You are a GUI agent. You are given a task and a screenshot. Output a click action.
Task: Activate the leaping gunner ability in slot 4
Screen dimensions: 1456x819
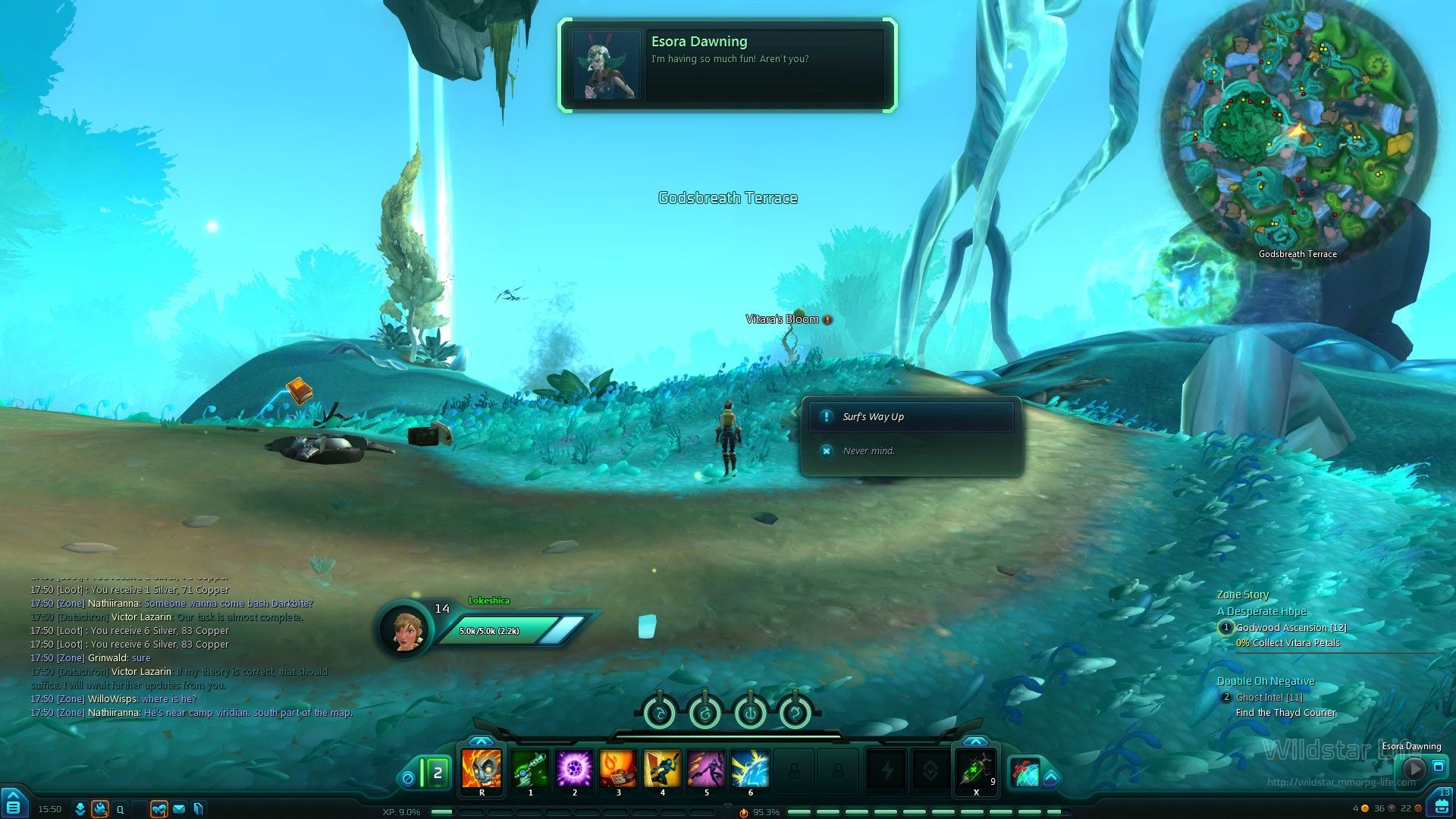[662, 769]
